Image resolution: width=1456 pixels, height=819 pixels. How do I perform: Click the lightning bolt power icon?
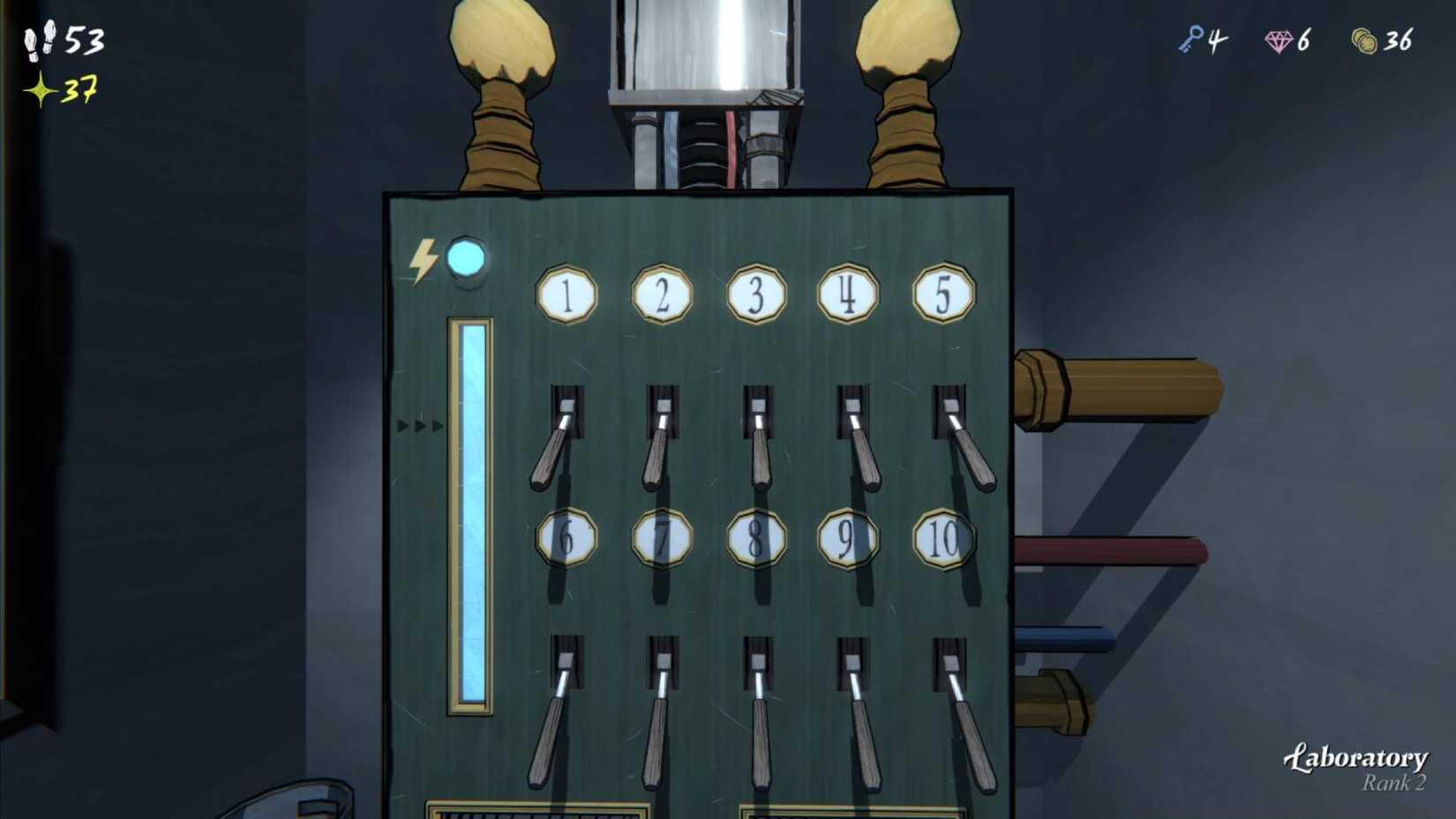[422, 259]
